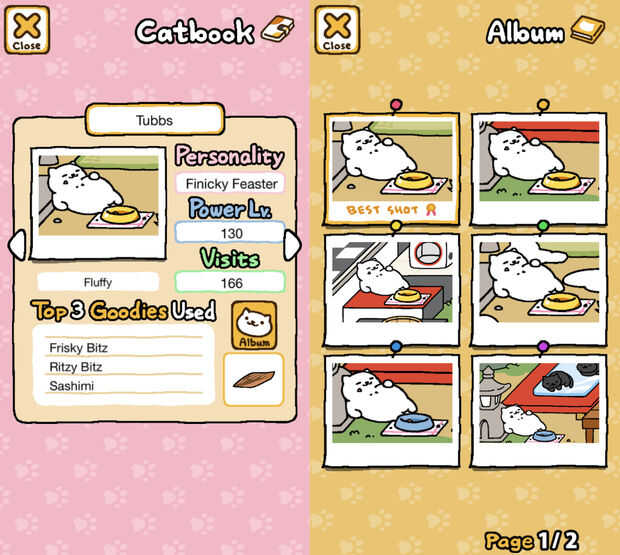Viewport: 620px width, 555px height.
Task: Open Tubbs' Album
Action: [254, 325]
